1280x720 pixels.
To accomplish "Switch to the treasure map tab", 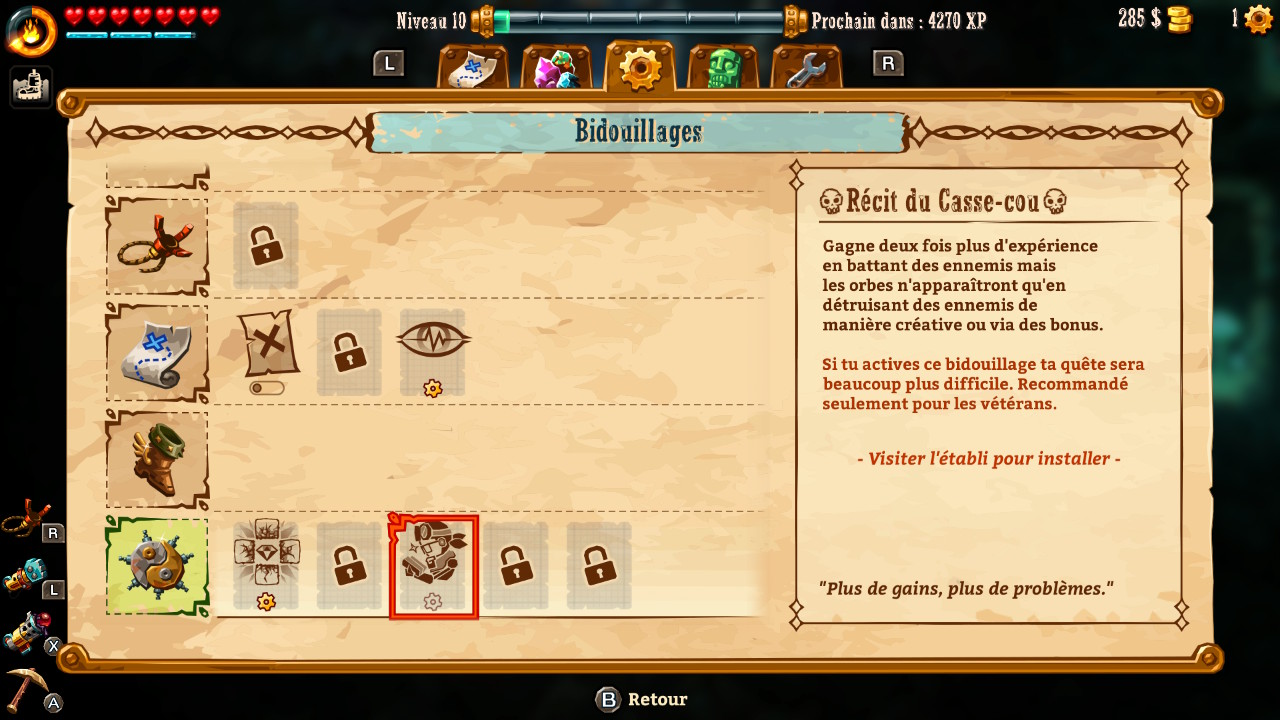I will coord(472,68).
